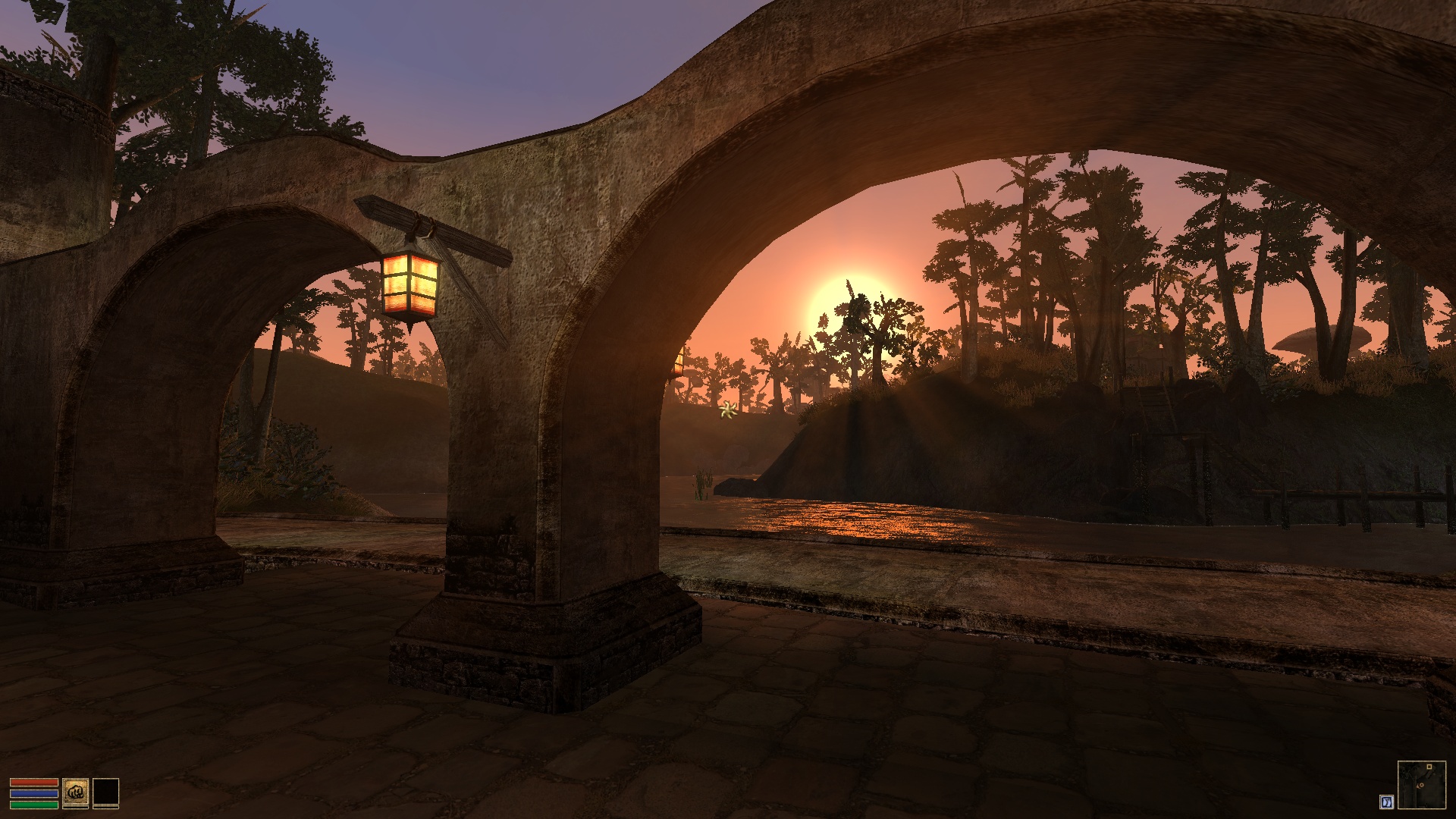Viewport: 1456px width, 819px height.
Task: Click the red health bar
Action: click(x=34, y=782)
